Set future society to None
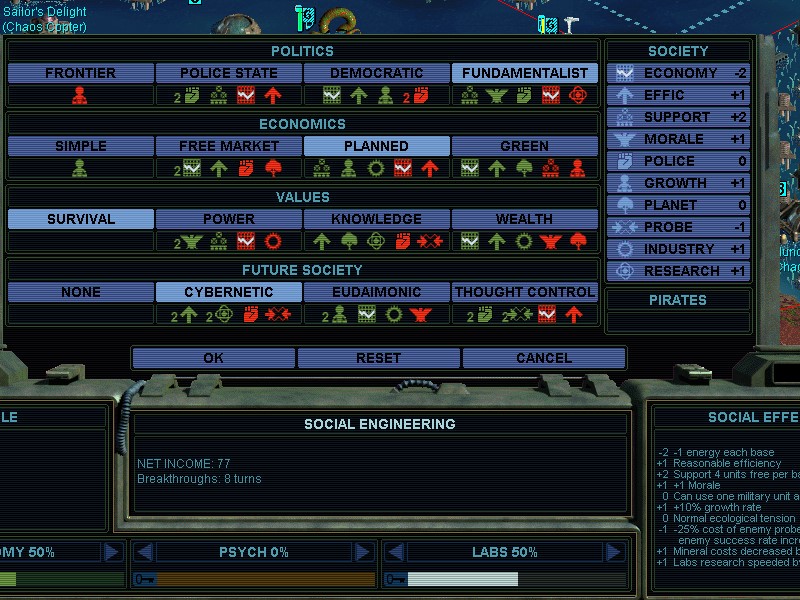Viewport: 800px width, 600px height. pos(81,292)
